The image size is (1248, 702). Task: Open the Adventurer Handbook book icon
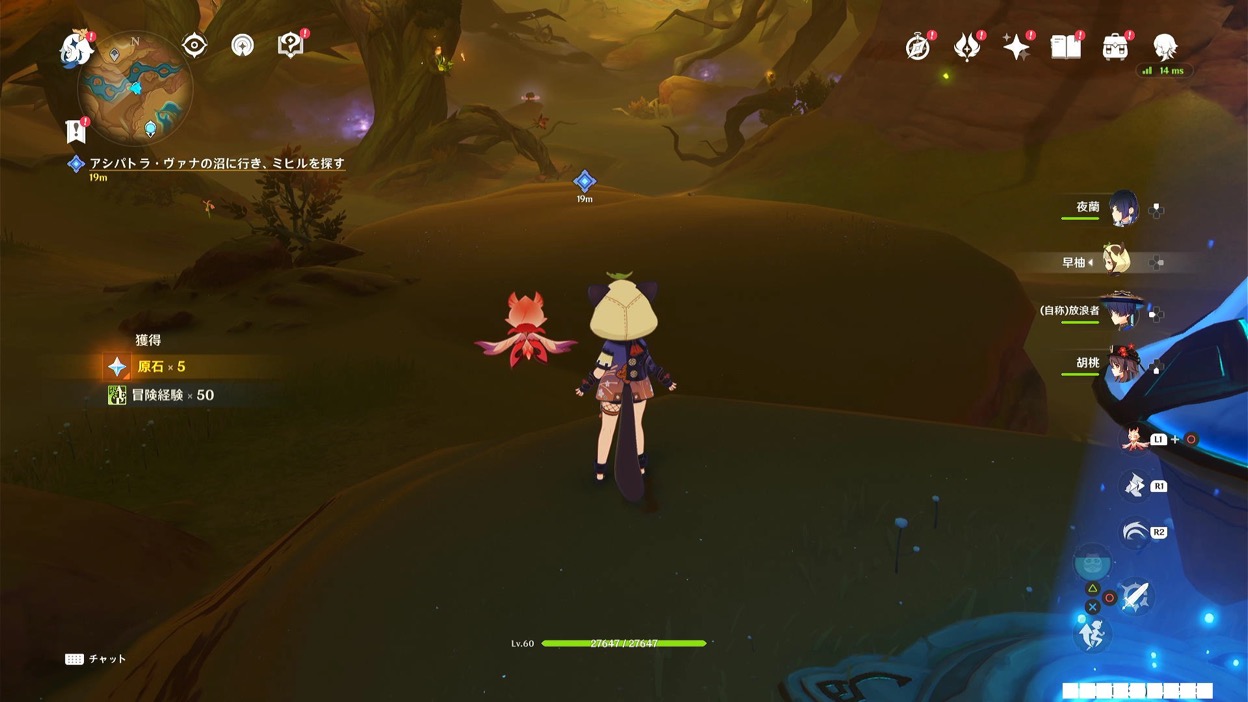click(1066, 46)
